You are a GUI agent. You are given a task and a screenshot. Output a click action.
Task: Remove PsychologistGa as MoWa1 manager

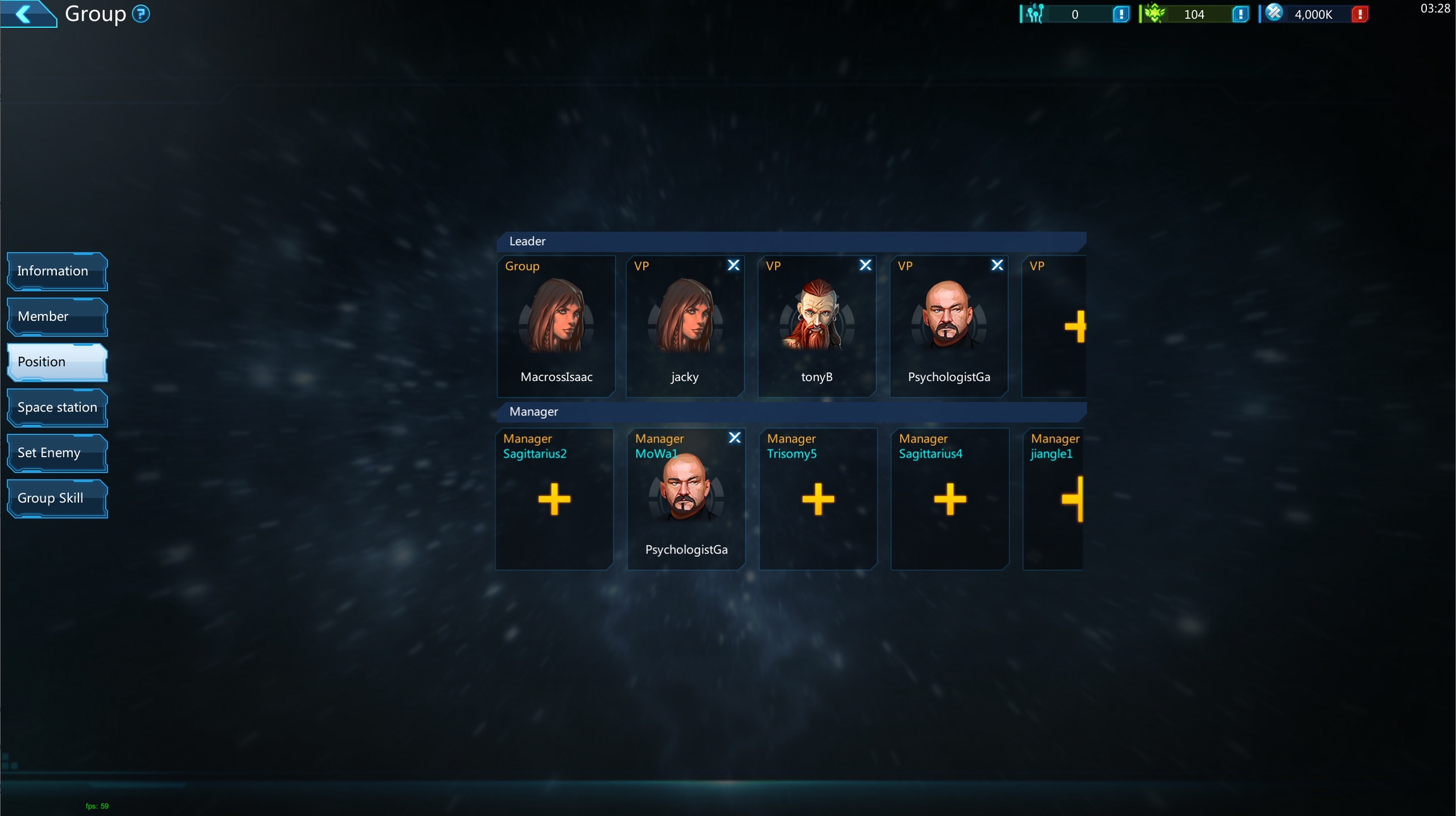coord(734,438)
